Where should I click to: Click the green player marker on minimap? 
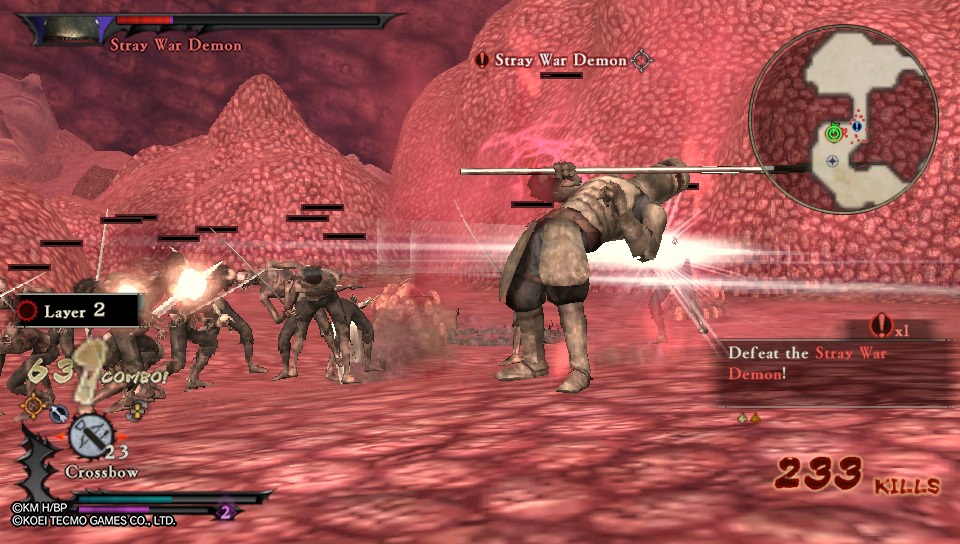click(833, 132)
